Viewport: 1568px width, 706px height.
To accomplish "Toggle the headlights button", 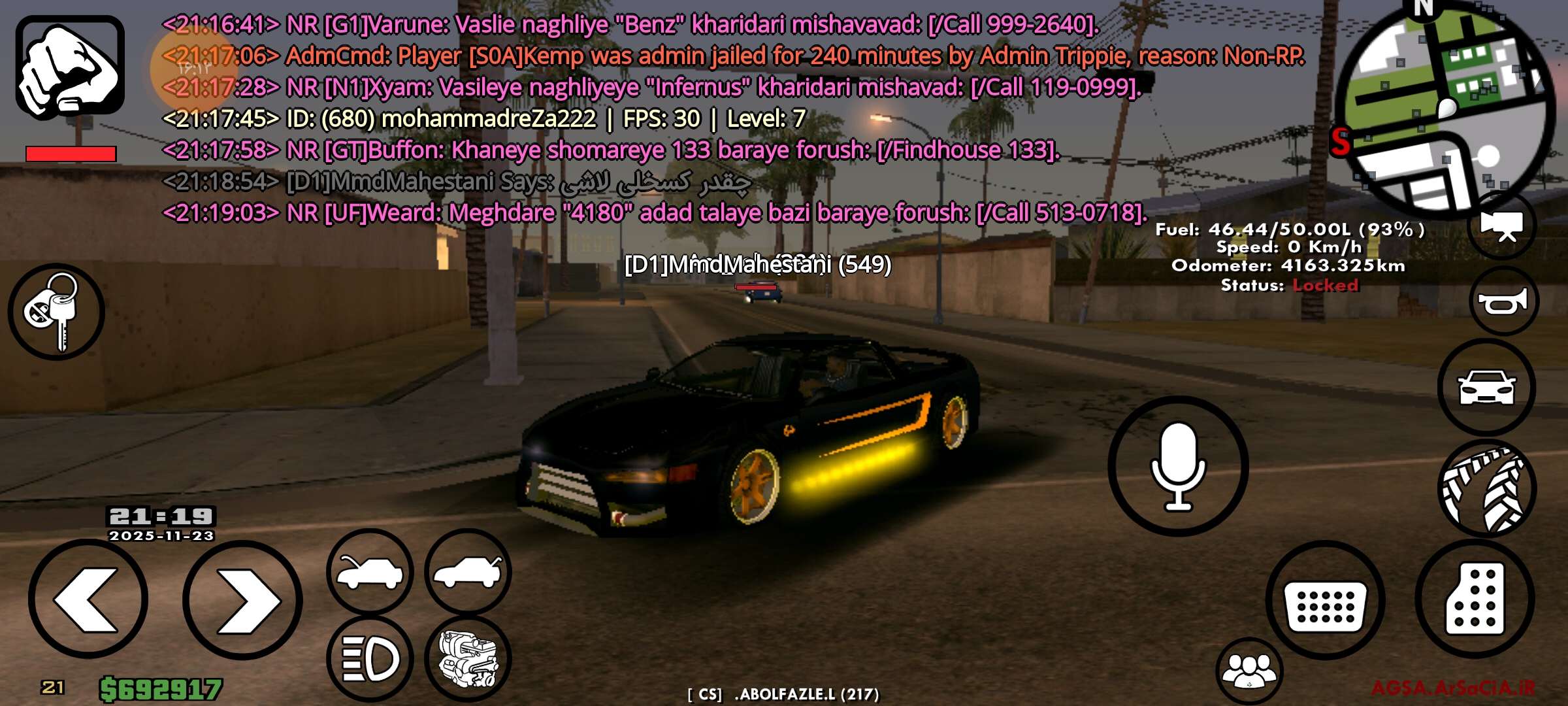I will point(370,658).
